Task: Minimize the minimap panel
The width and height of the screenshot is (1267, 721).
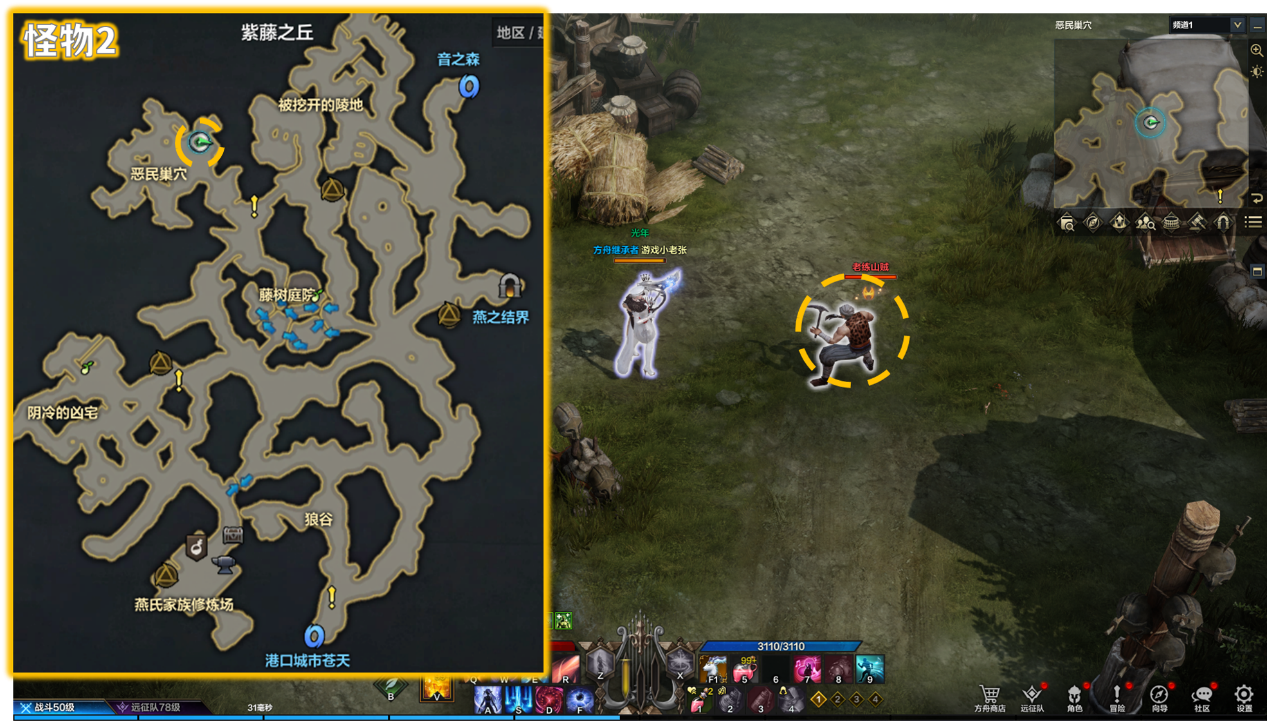Action: coord(1257,25)
